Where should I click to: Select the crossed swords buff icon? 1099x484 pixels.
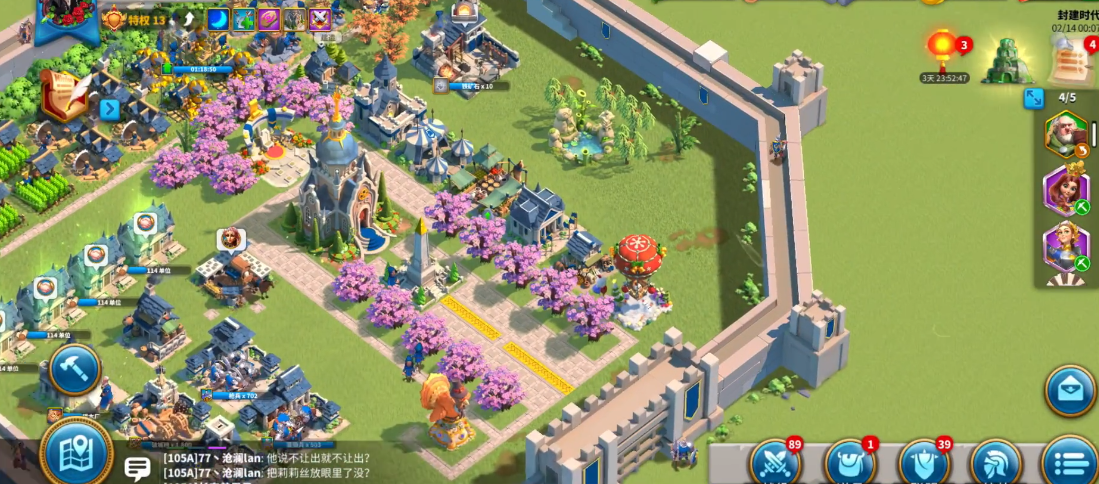pos(320,18)
